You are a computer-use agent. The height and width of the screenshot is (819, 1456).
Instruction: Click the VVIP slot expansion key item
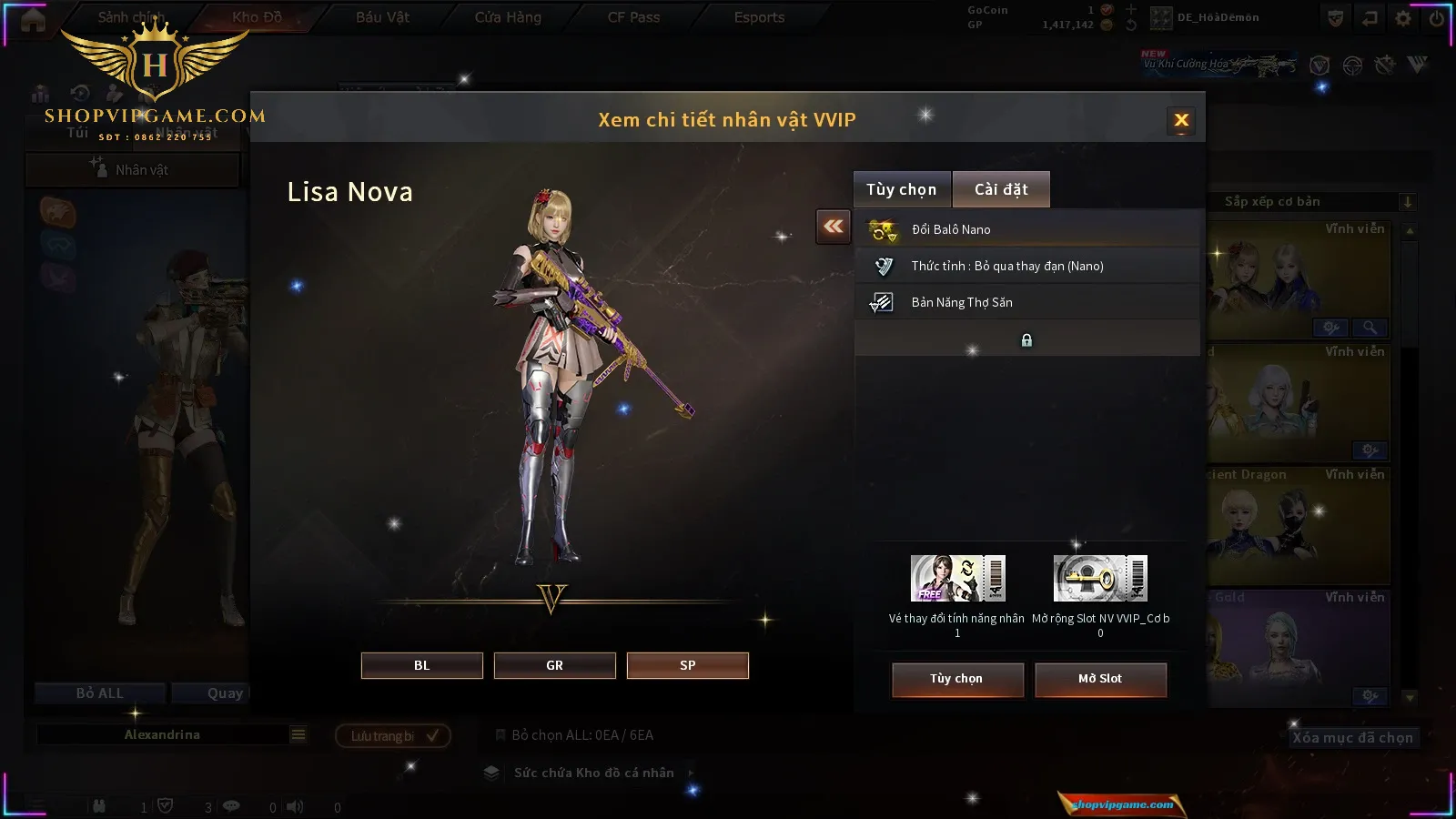(1100, 579)
